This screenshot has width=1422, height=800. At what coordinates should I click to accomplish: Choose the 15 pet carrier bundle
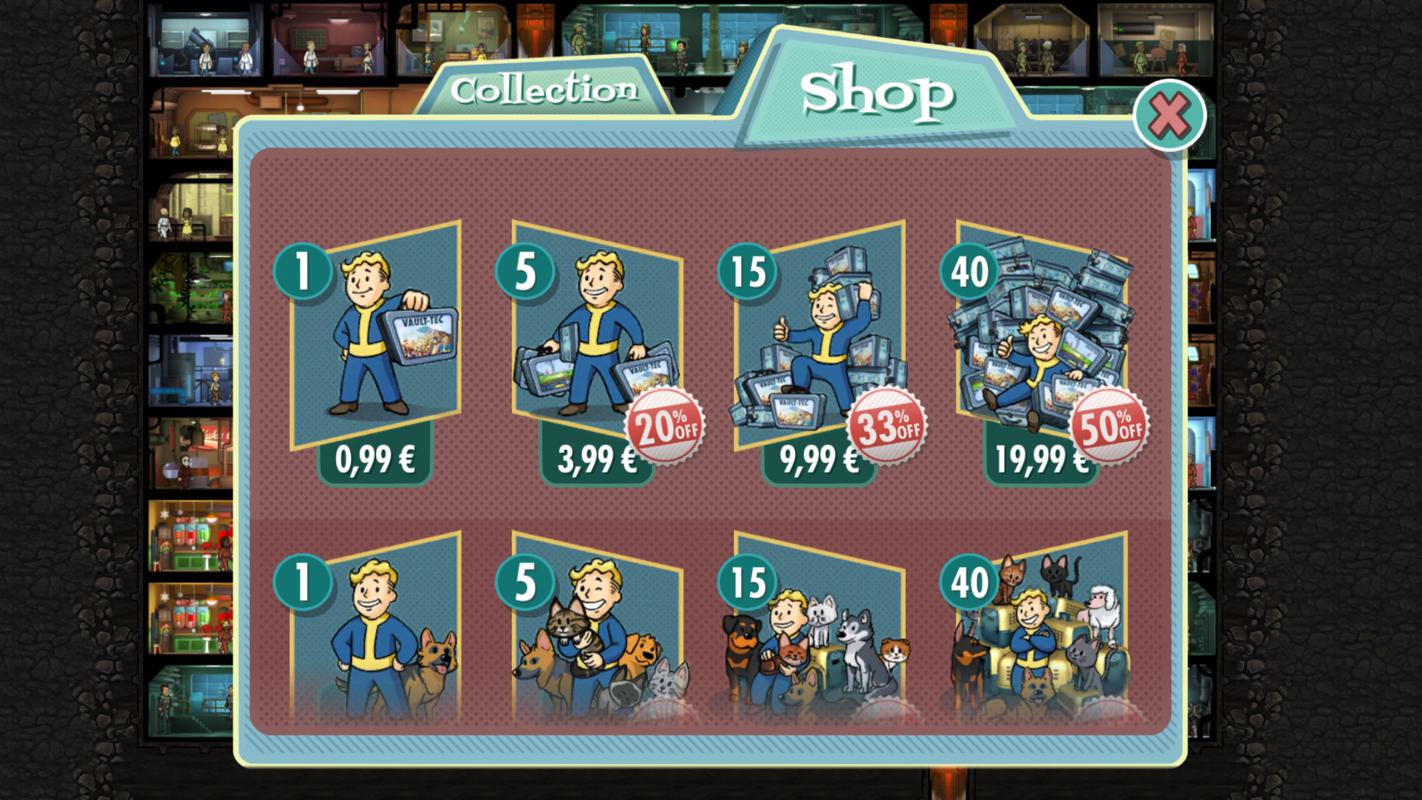coord(819,630)
